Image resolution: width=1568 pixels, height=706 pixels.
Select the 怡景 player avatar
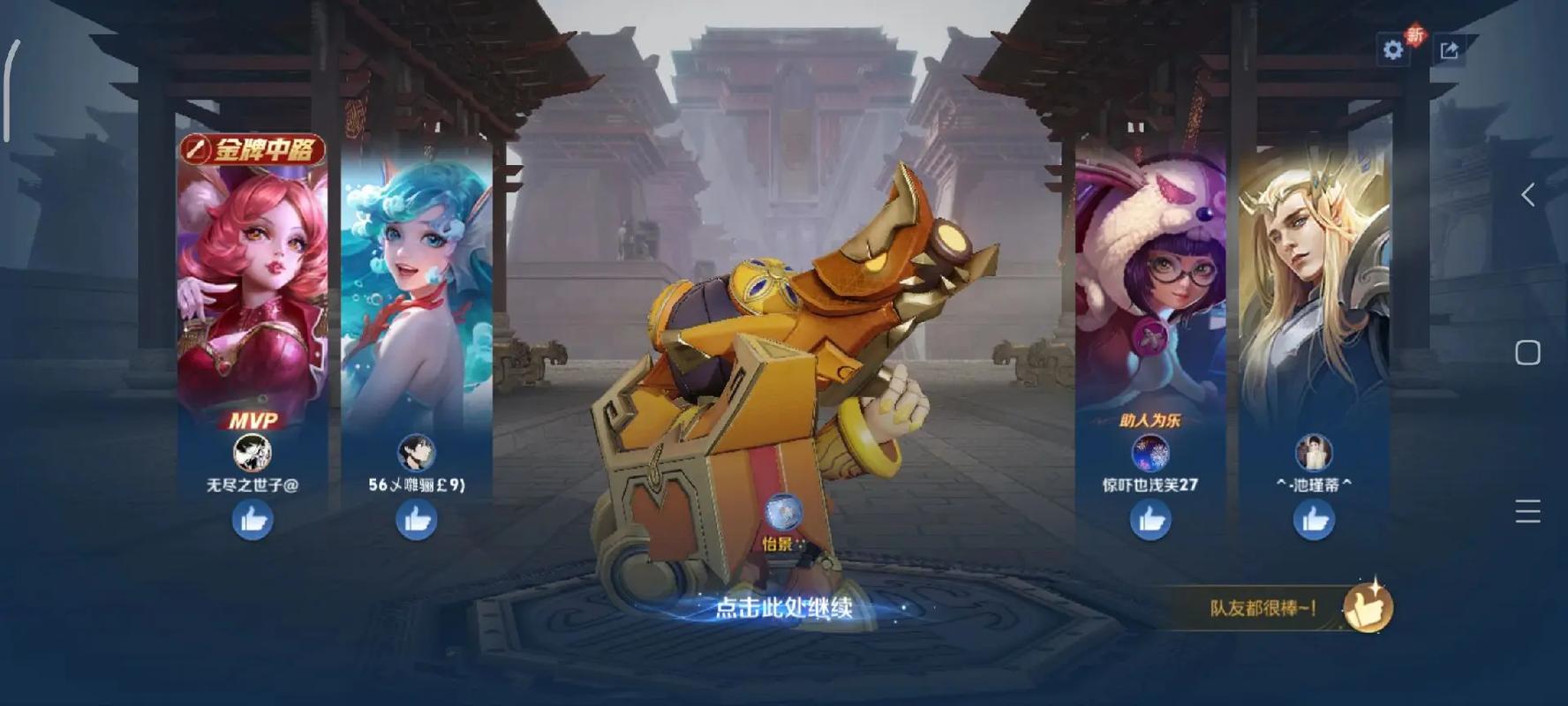783,512
